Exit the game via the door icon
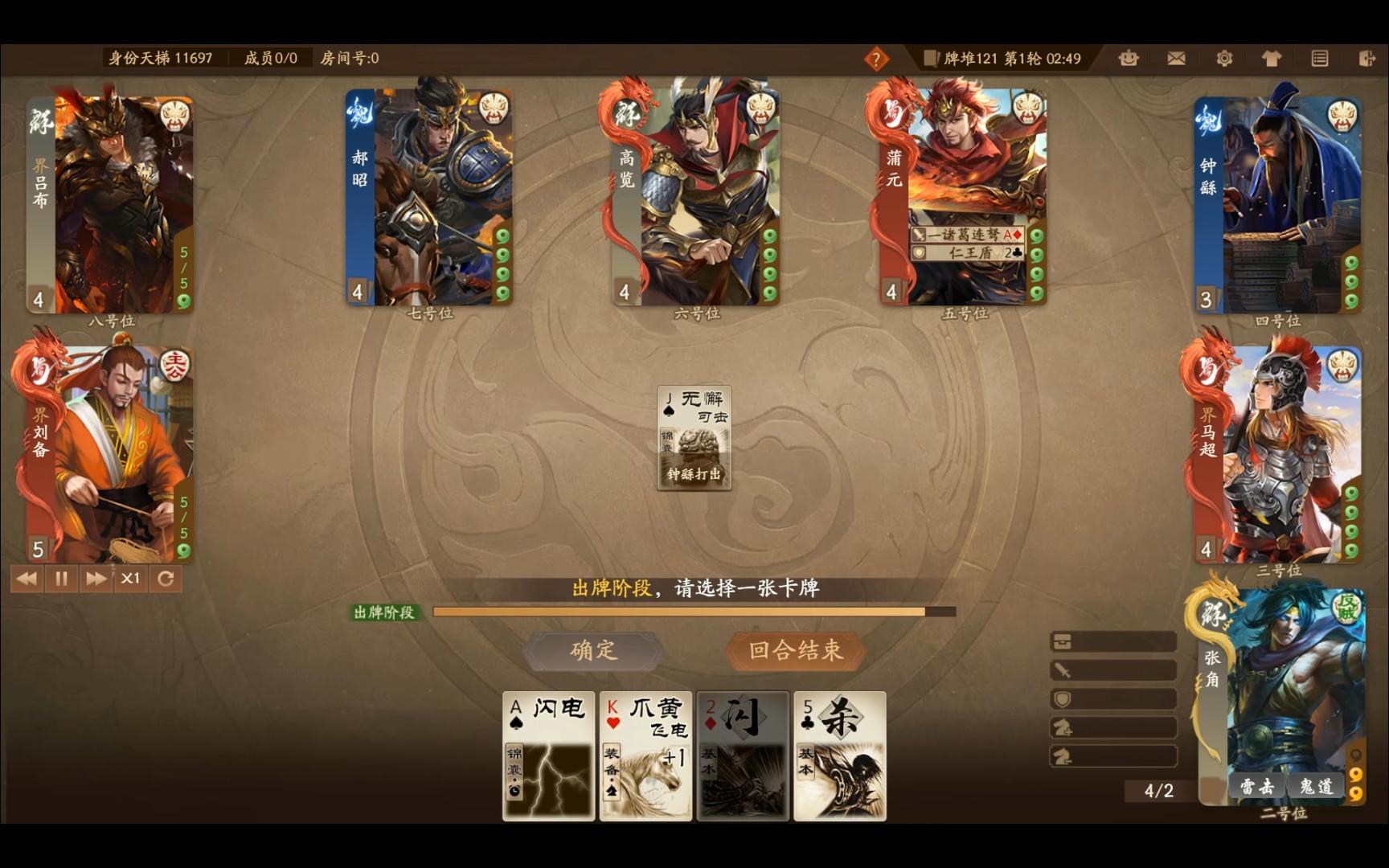This screenshot has width=1389, height=868. click(1366, 58)
